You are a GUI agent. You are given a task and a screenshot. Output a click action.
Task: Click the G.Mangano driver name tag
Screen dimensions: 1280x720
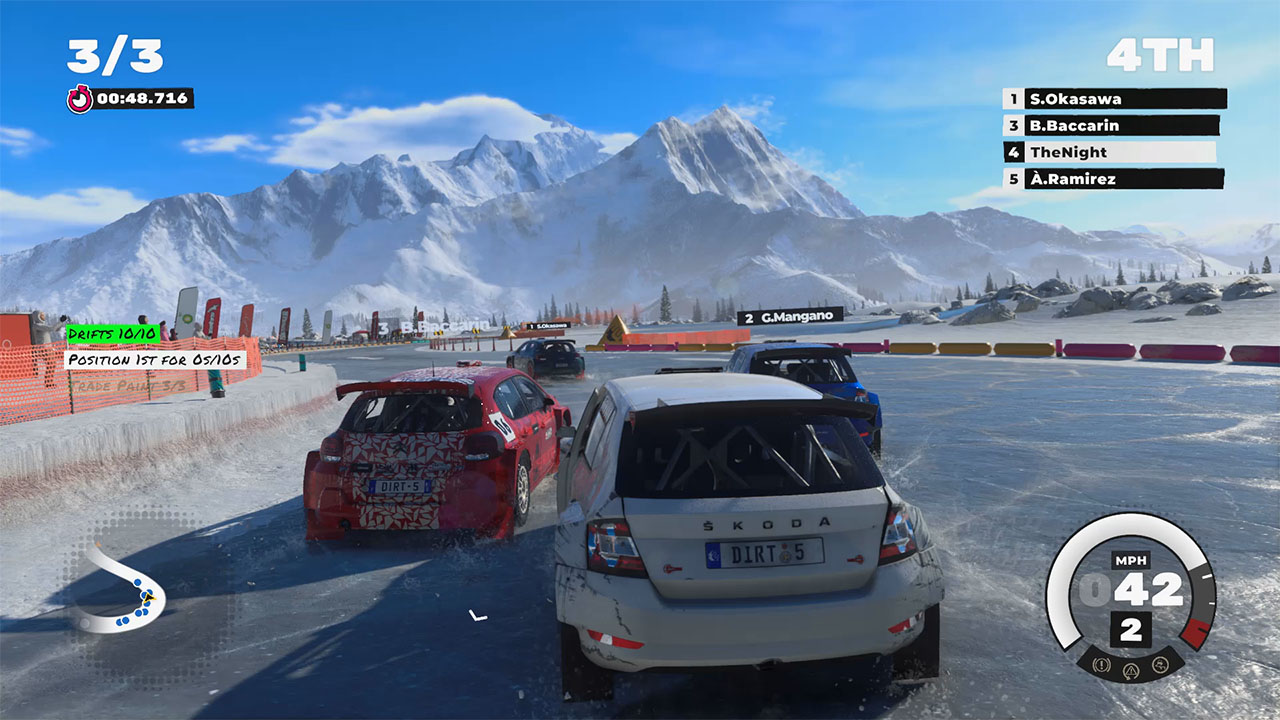[x=790, y=316]
